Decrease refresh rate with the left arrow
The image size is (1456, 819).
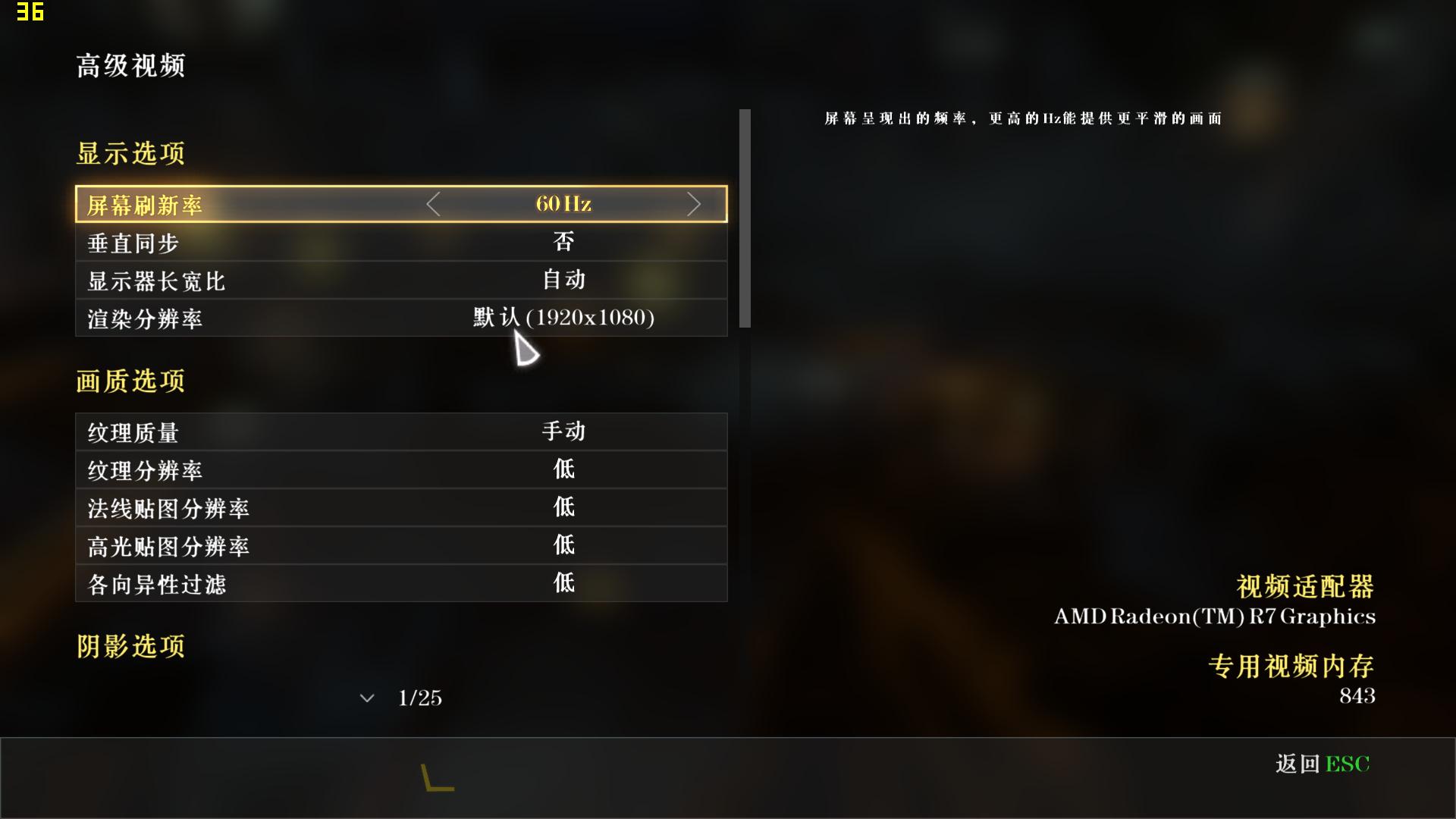click(433, 204)
